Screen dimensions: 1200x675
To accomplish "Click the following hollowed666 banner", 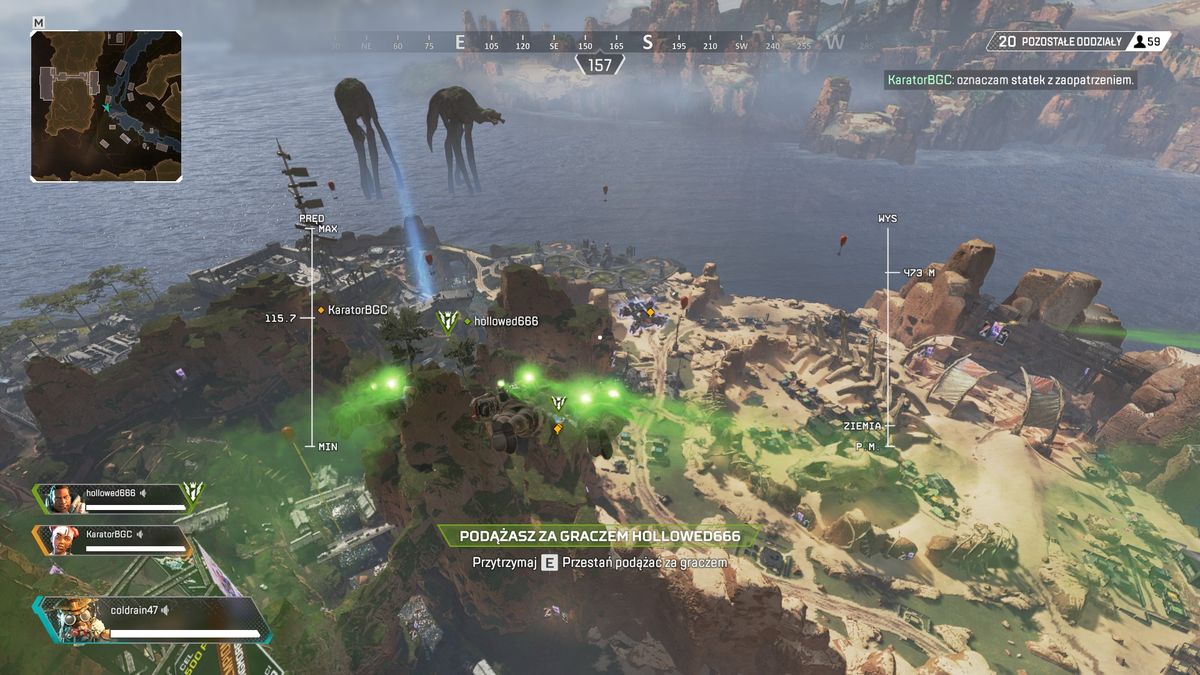I will coord(600,537).
